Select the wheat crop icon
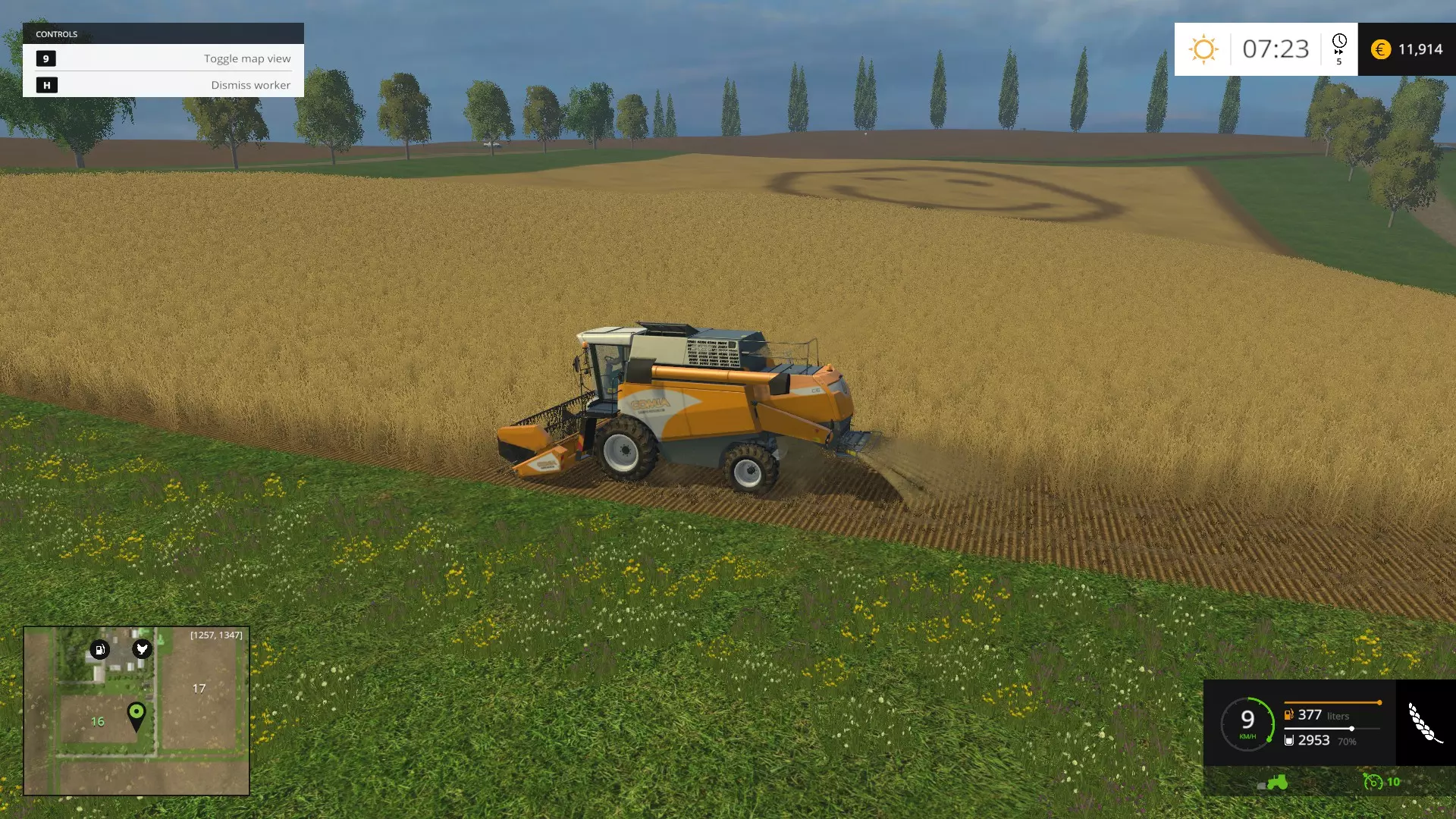Viewport: 1456px width, 819px height. 1425,723
